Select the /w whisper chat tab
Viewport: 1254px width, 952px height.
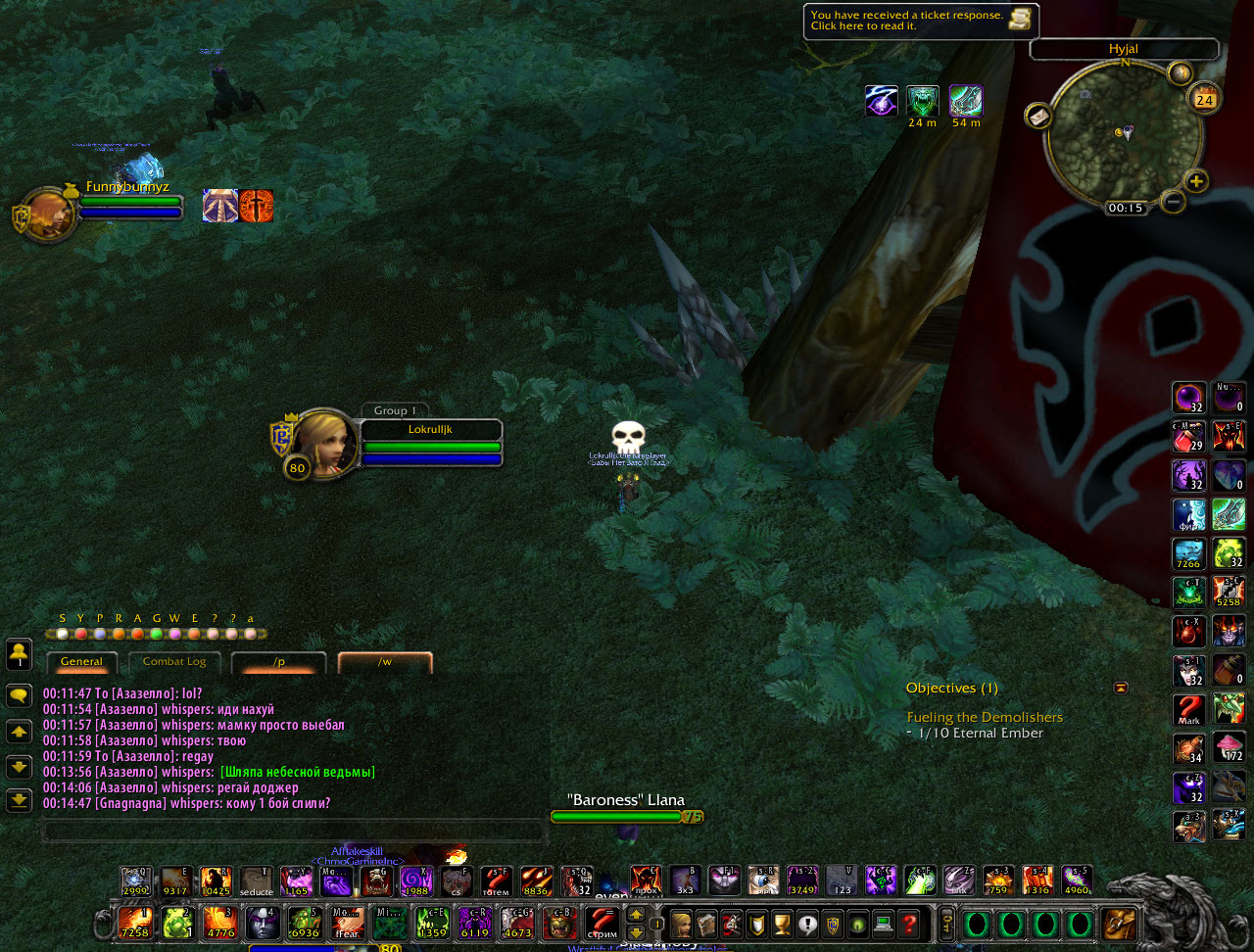point(385,662)
